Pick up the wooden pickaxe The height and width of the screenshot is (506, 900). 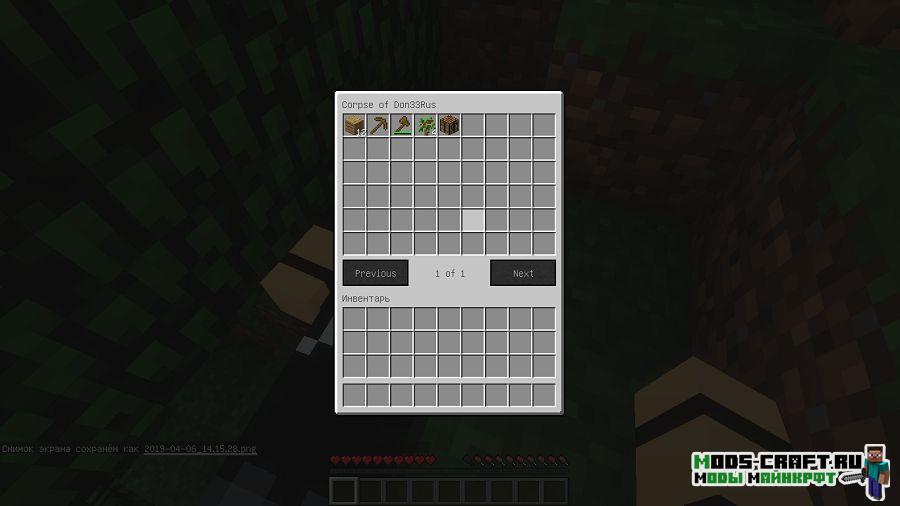(378, 125)
